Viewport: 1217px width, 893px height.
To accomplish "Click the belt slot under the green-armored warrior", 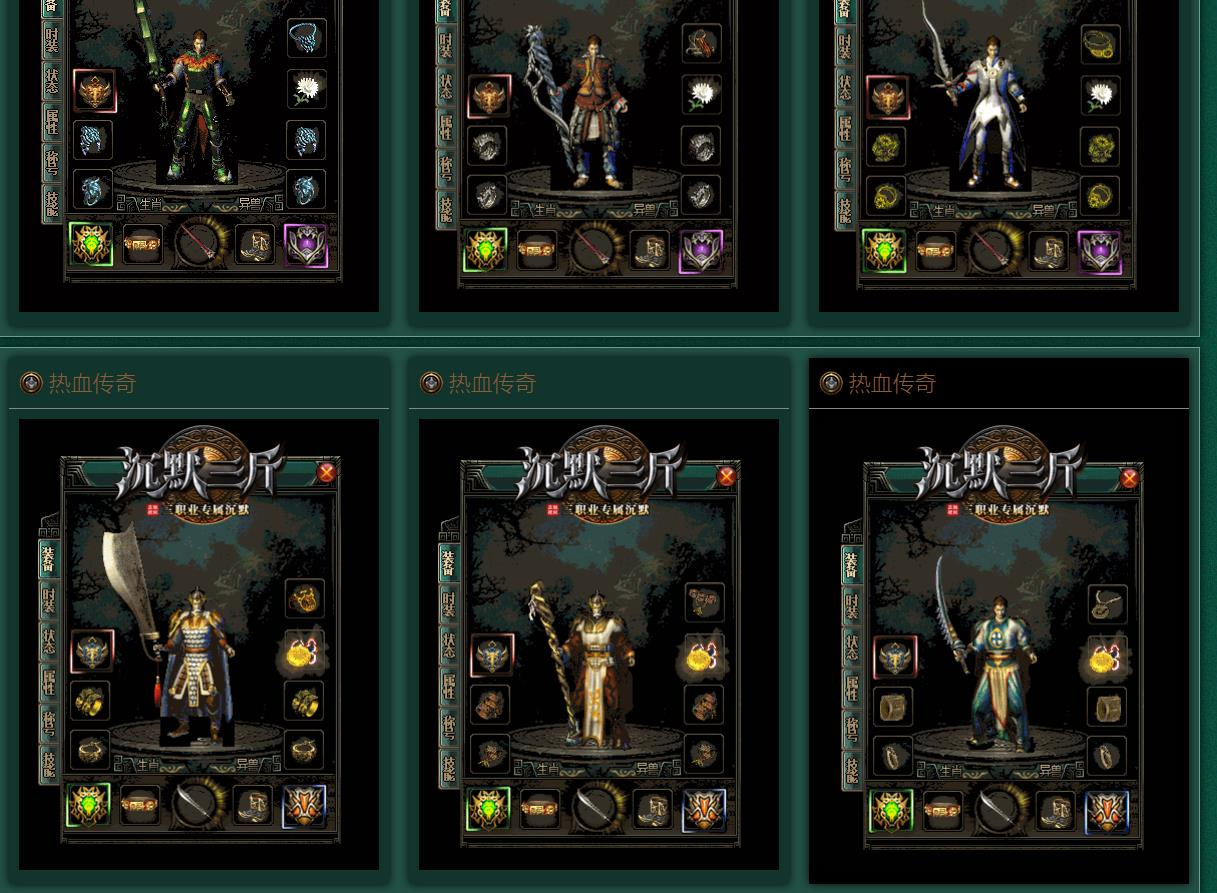I will 142,244.
